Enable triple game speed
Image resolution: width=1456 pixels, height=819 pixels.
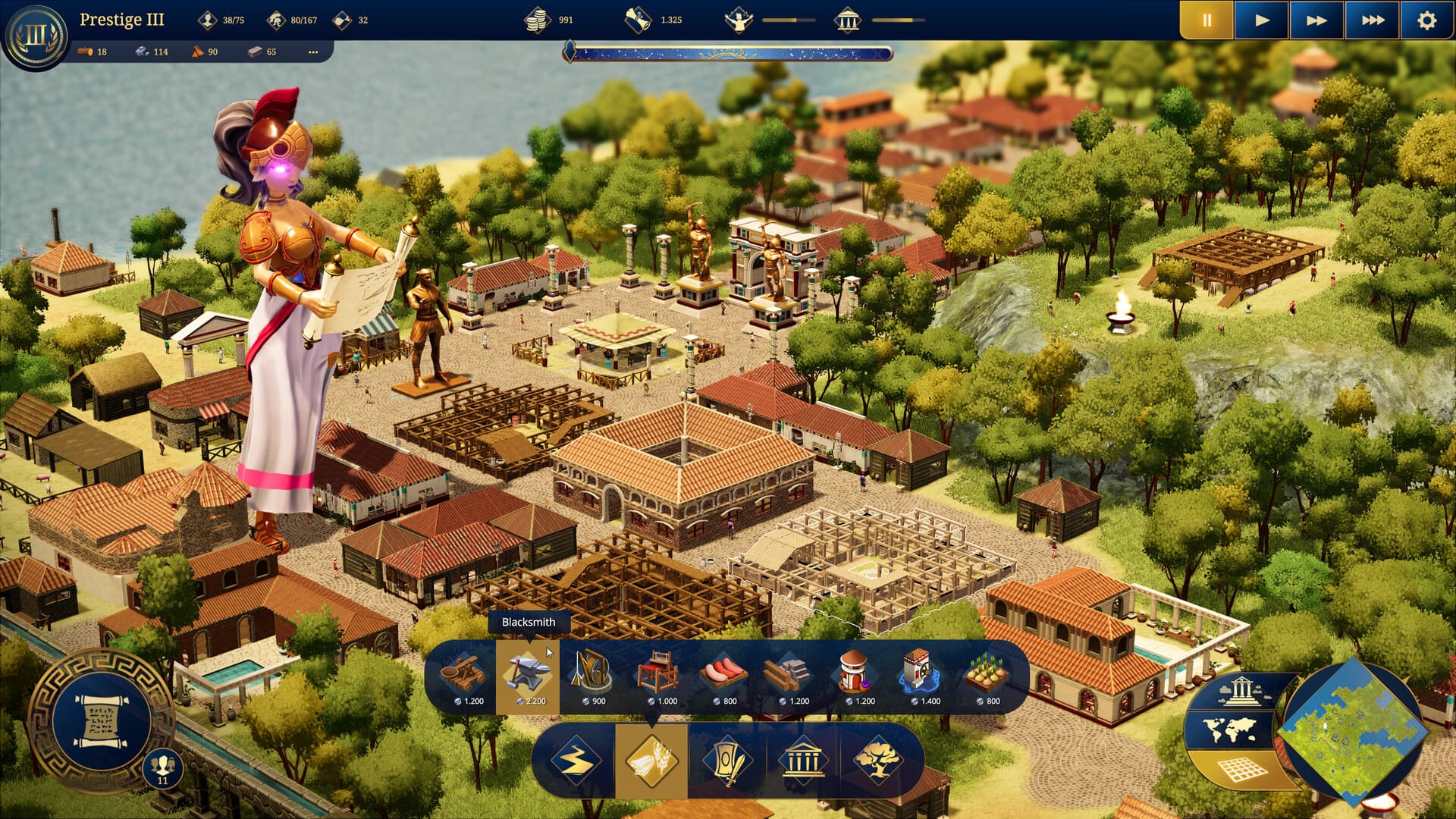[1373, 19]
